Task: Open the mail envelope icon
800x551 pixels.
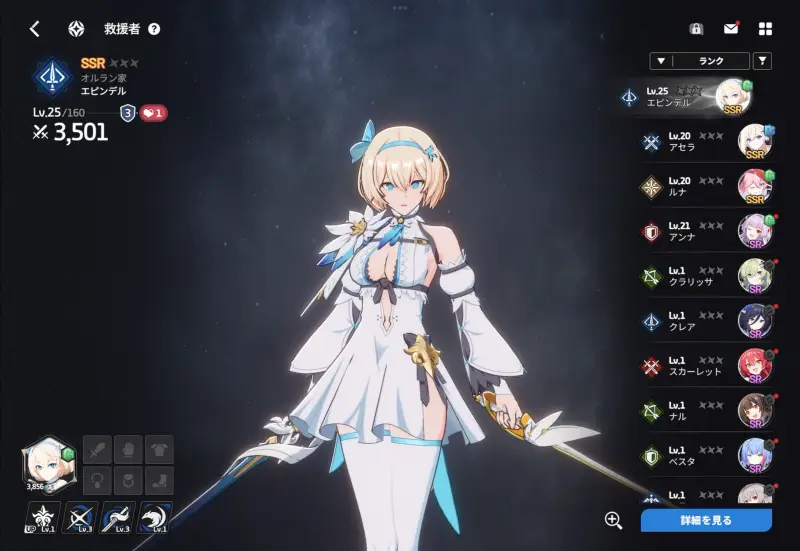Action: coord(731,29)
